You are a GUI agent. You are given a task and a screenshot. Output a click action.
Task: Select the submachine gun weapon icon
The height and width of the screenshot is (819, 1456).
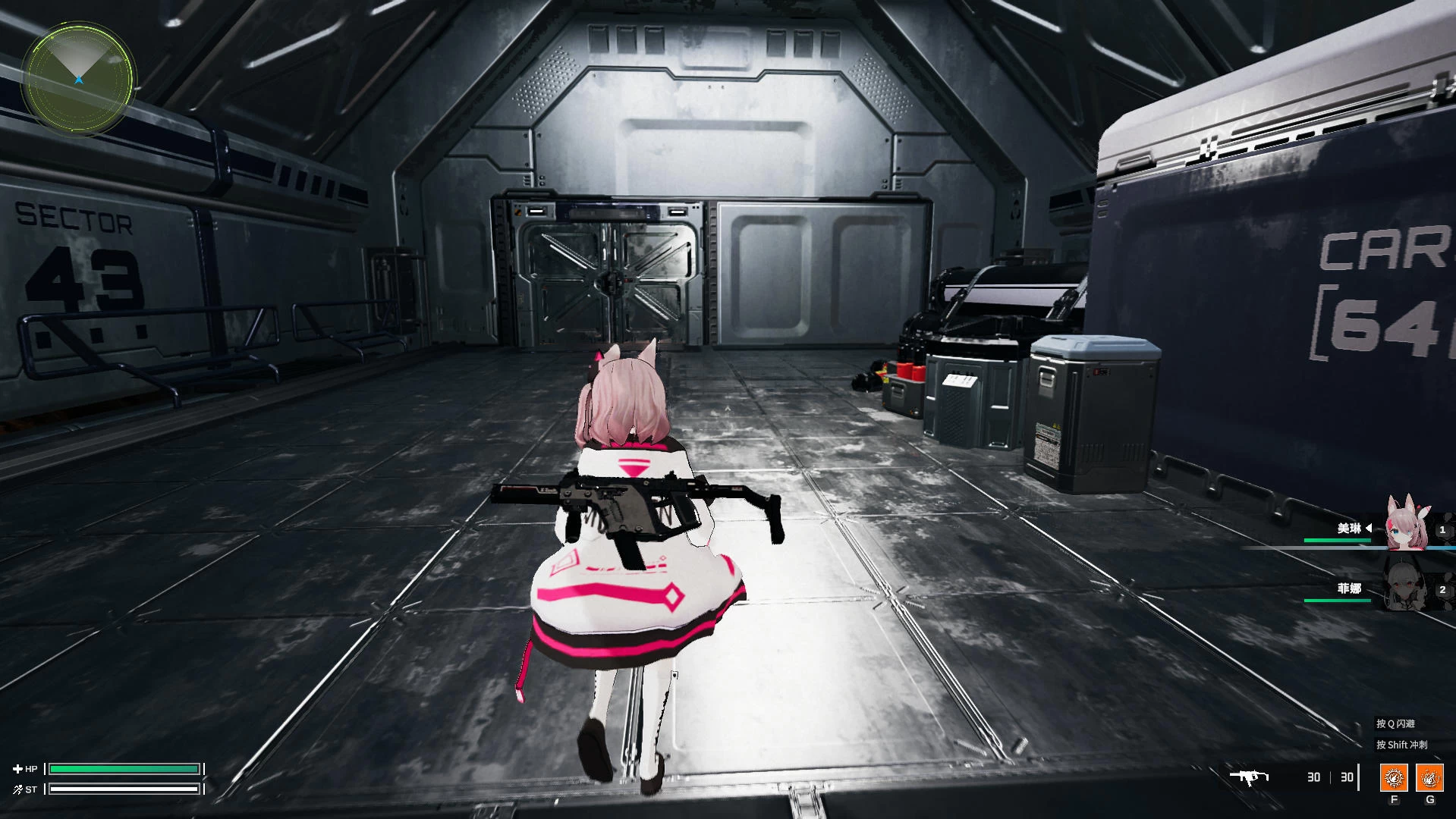1249,777
